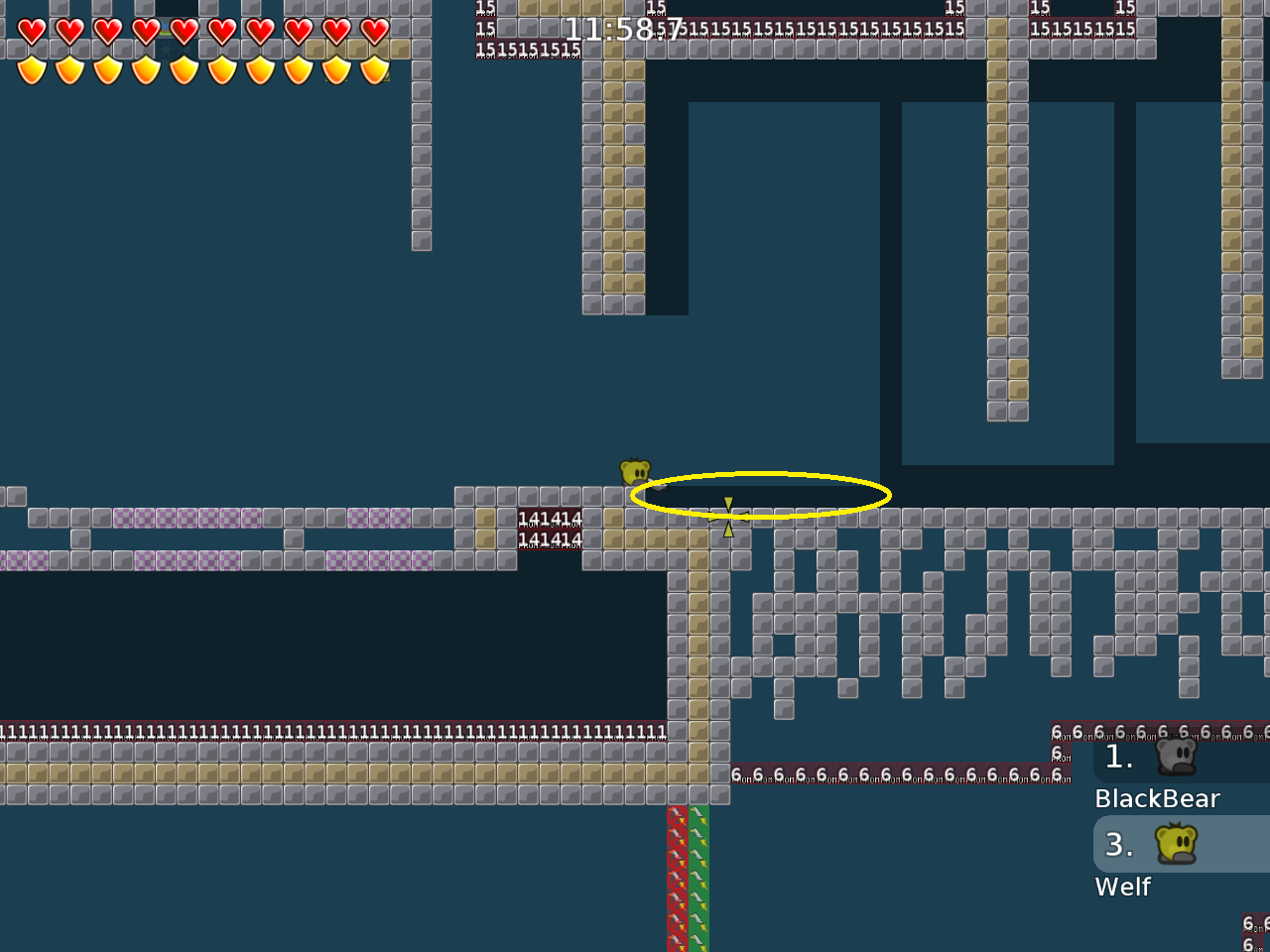The image size is (1270, 952).
Task: Select the rank 1 scoreboard entry
Action: coord(1119,757)
